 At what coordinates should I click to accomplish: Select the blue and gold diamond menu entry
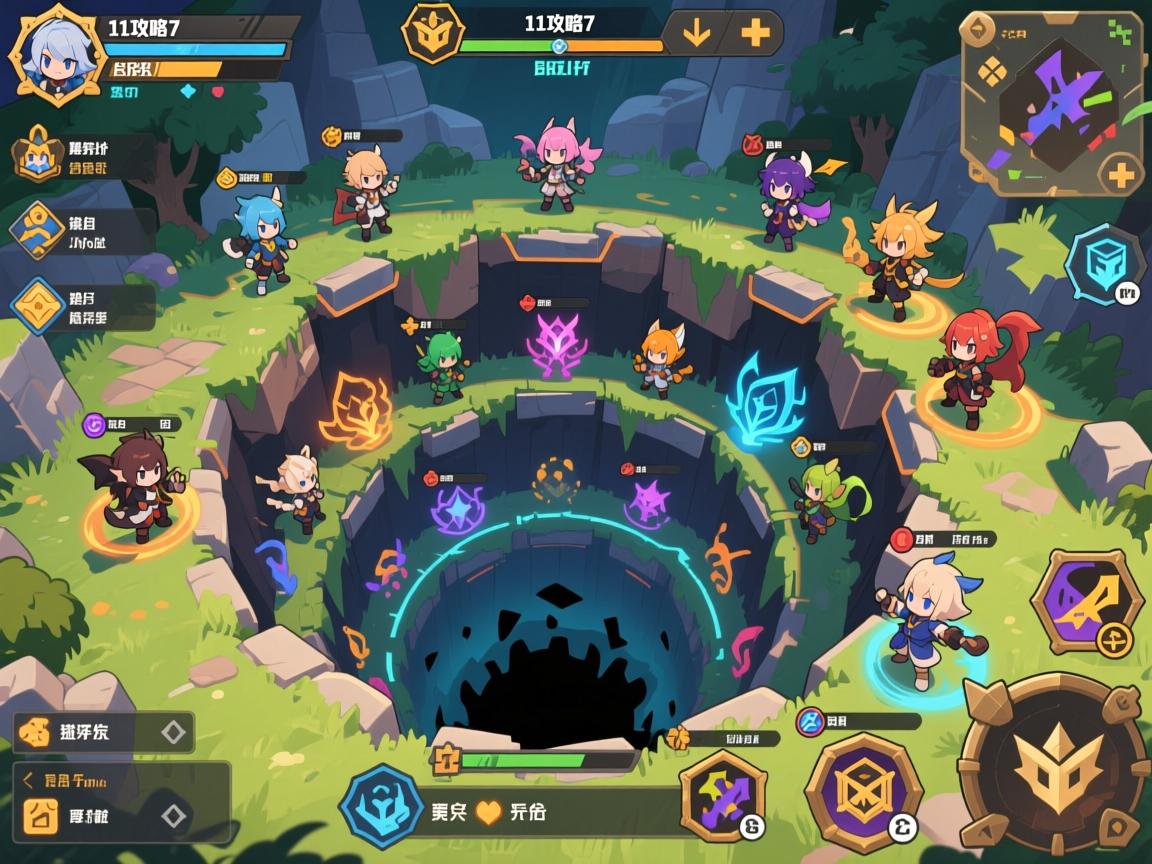(x=38, y=229)
